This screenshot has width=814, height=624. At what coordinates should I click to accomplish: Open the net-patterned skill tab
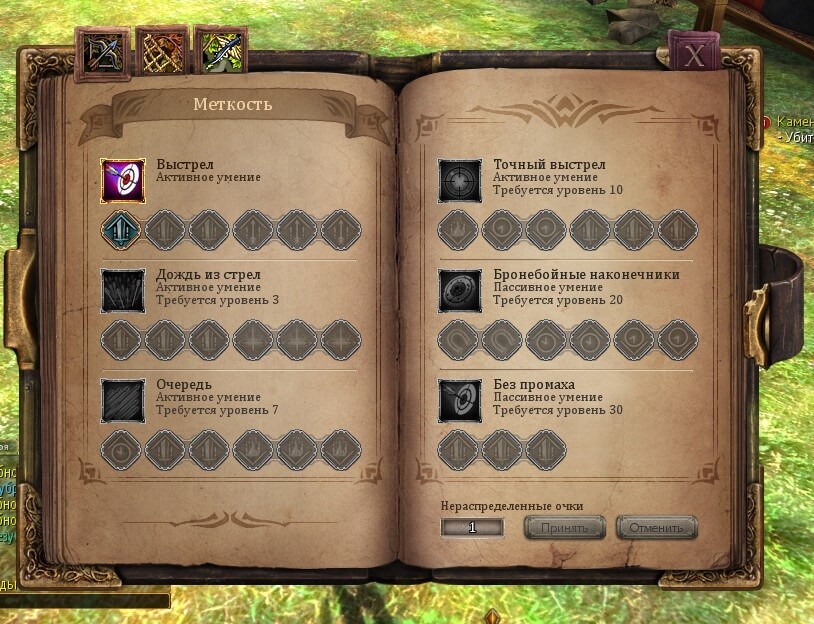click(x=161, y=52)
